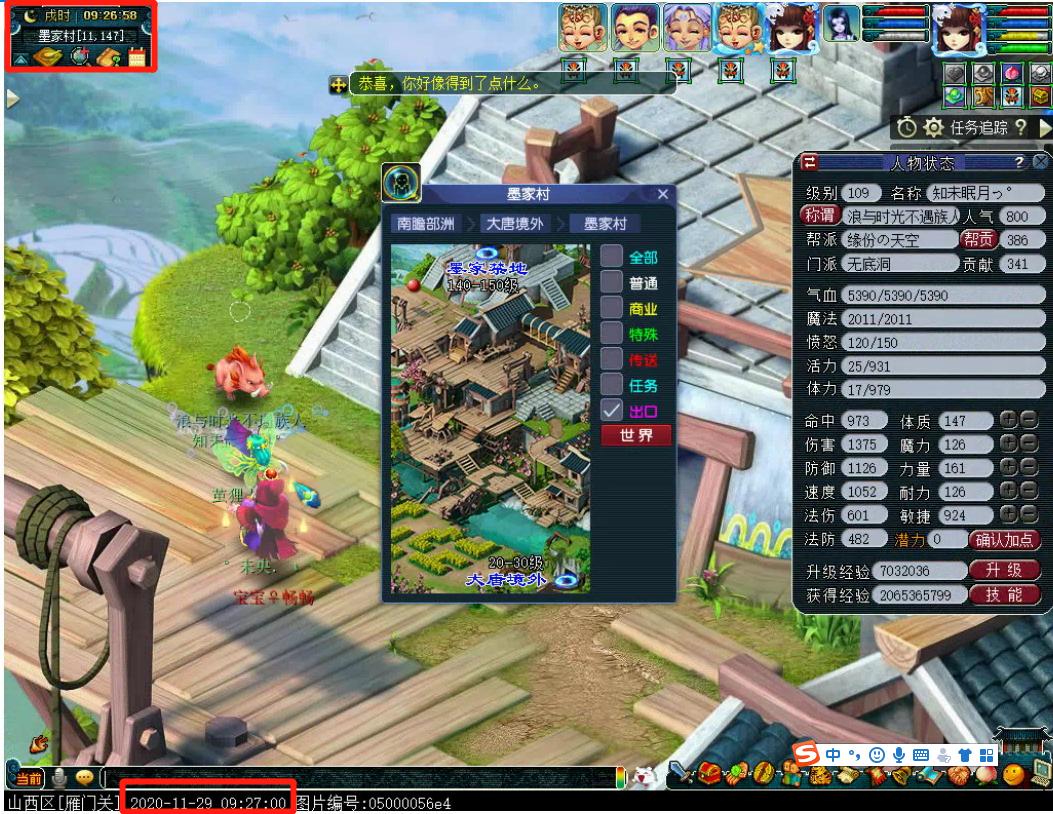Click the 帮贡 button
The width and height of the screenshot is (1053, 814).
977,240
